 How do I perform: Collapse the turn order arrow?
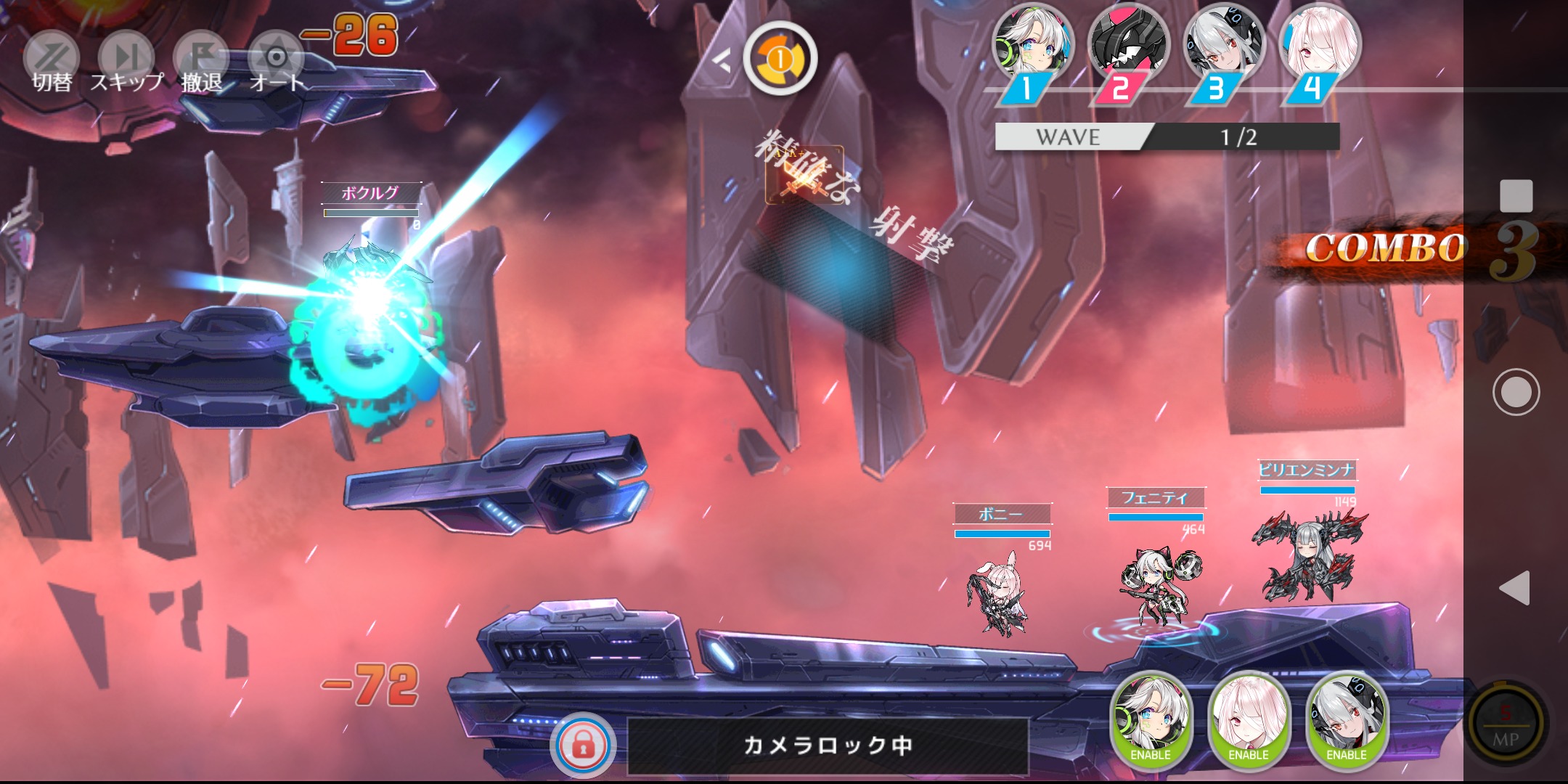point(721,60)
